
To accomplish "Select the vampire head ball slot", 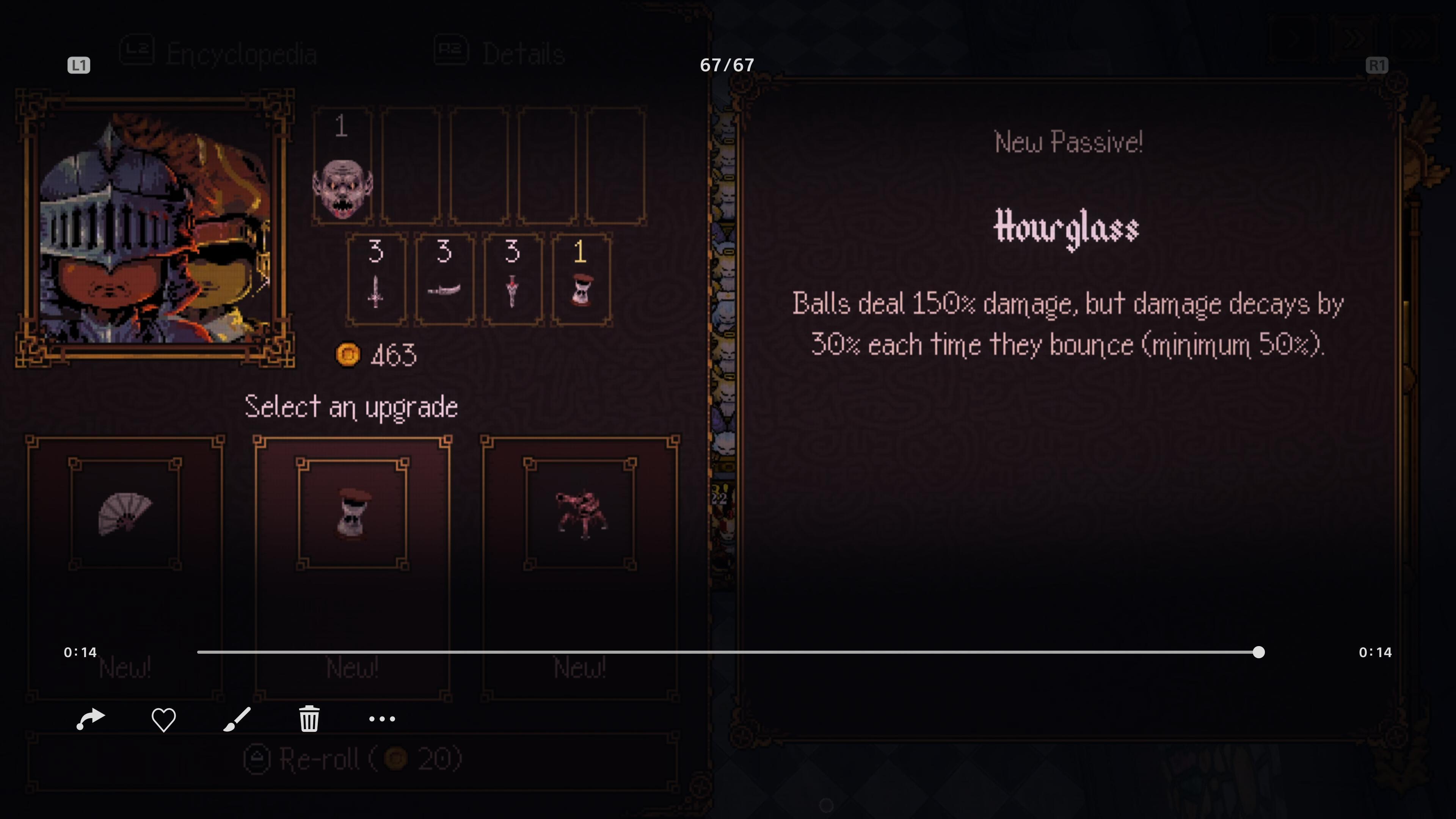I will coord(342,167).
